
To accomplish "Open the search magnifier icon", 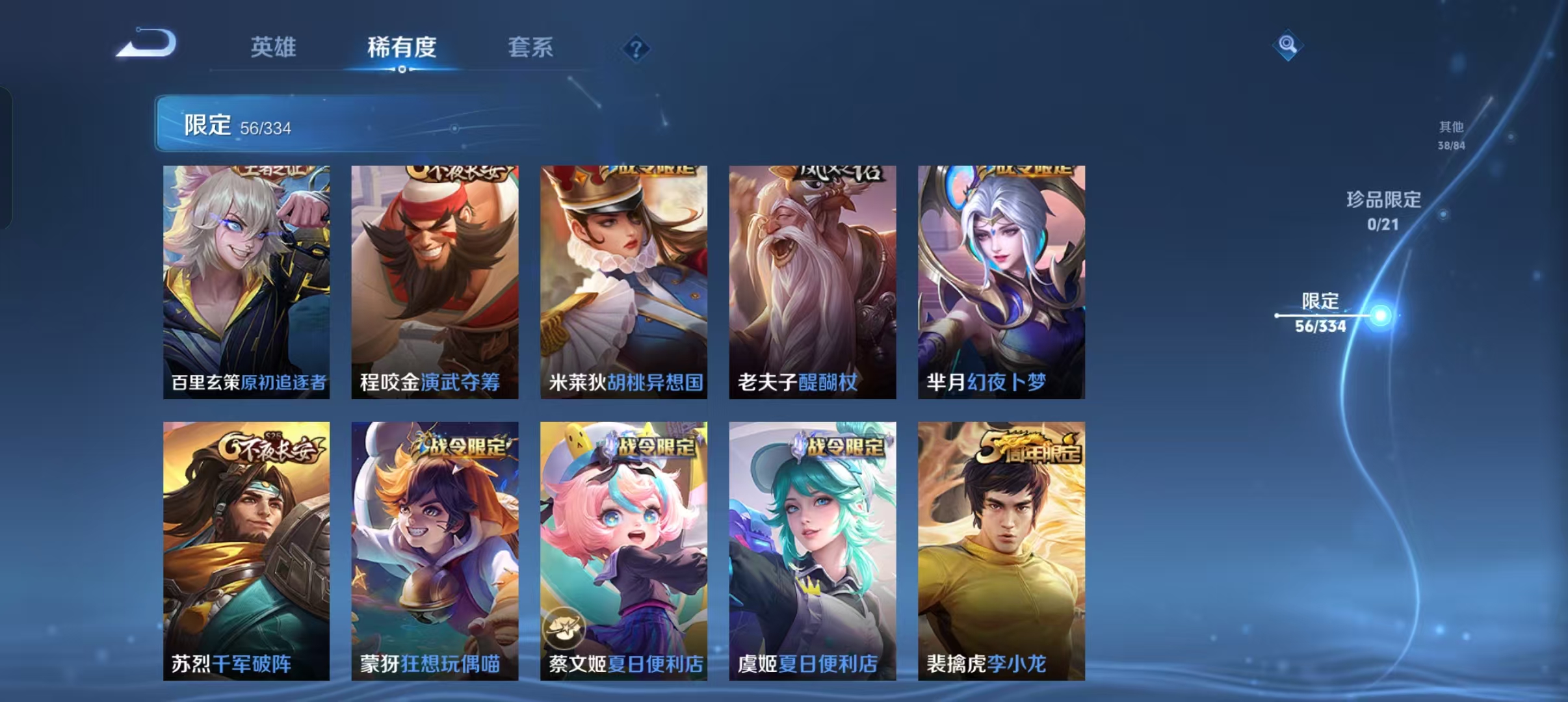I will (1288, 45).
